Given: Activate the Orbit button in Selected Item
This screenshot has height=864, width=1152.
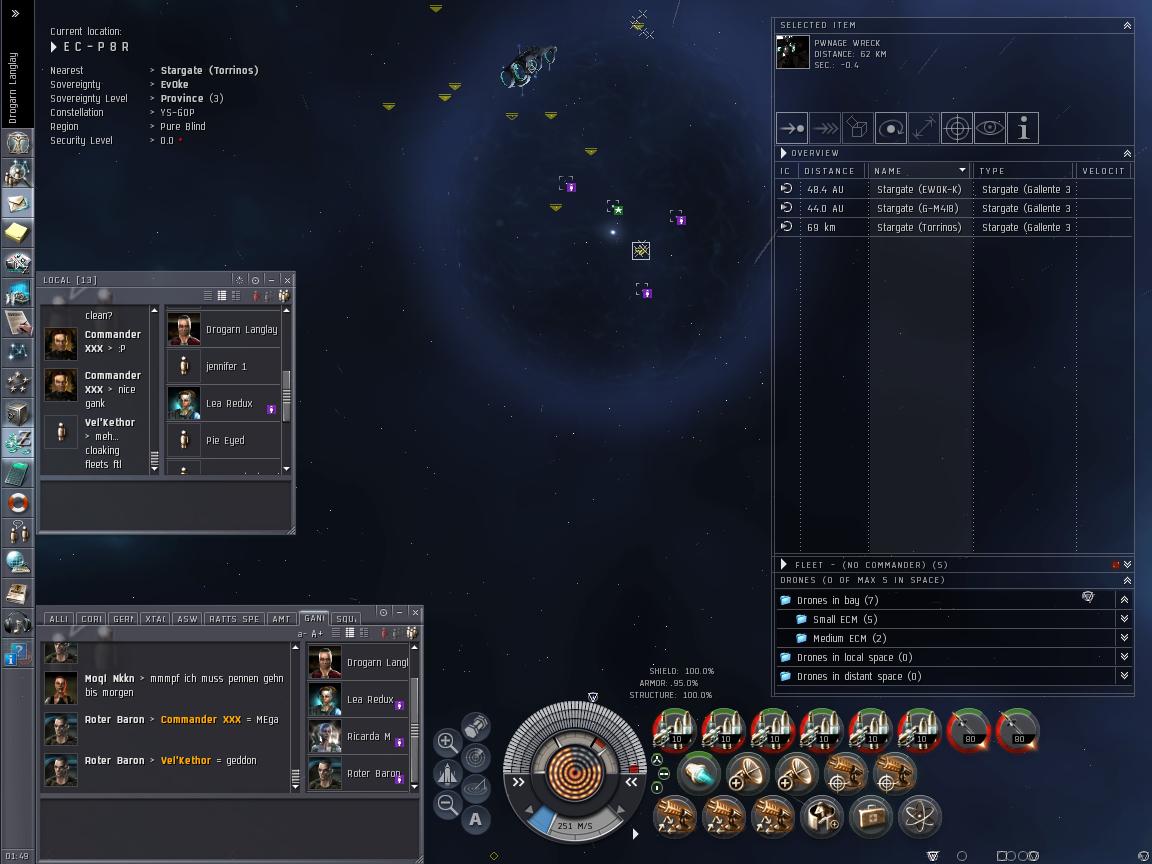Looking at the screenshot, I should coord(891,128).
